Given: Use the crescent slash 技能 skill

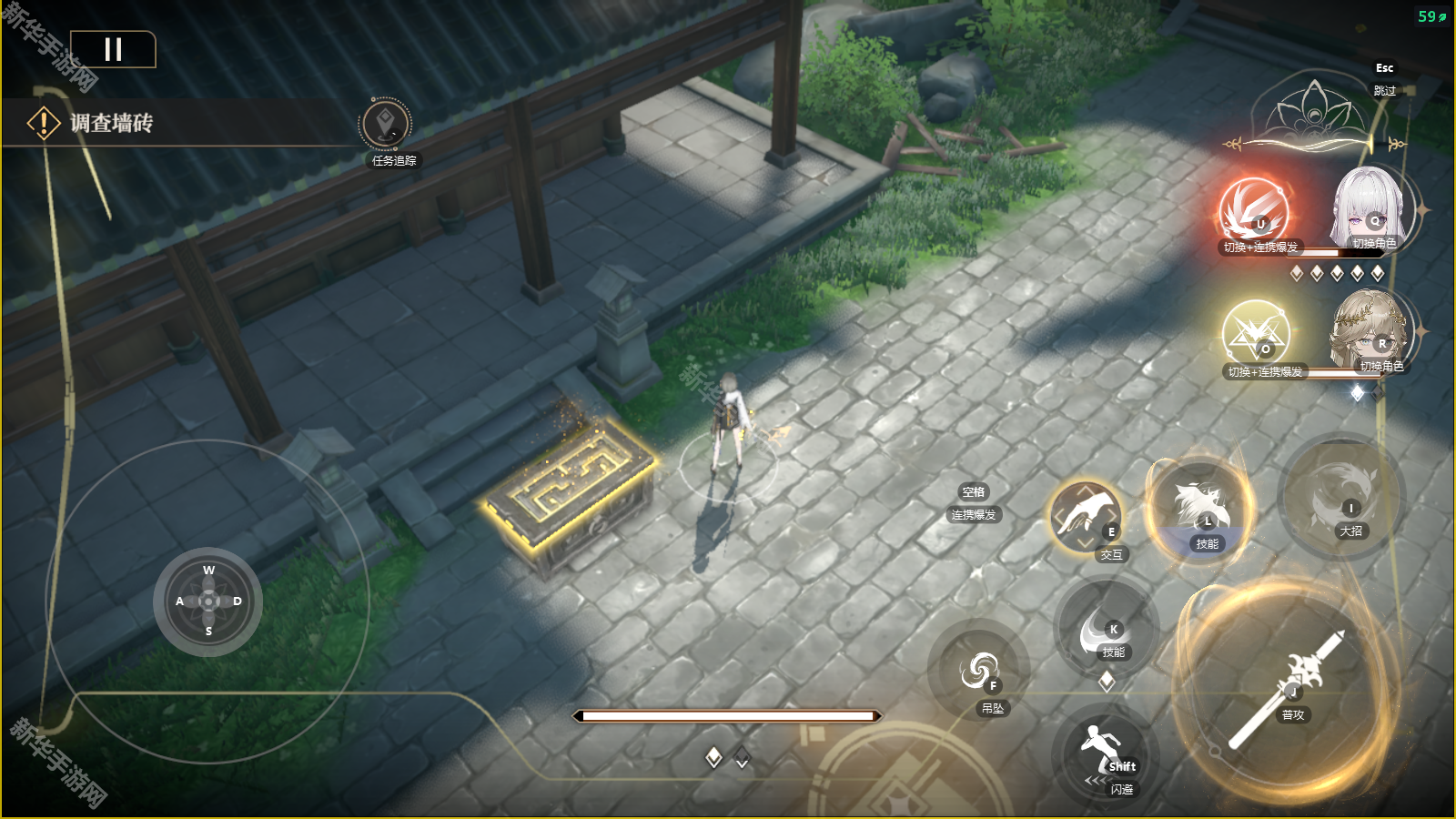Looking at the screenshot, I should (x=1104, y=629).
